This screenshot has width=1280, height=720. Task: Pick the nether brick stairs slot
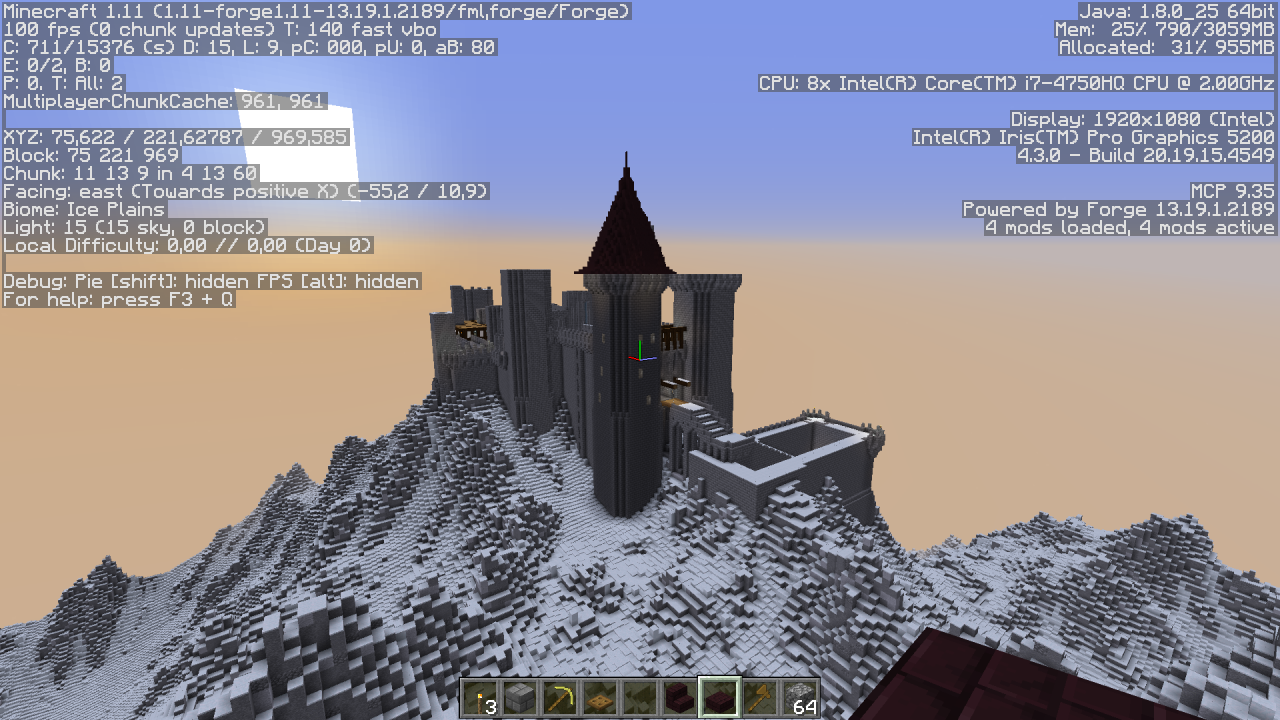click(x=680, y=698)
